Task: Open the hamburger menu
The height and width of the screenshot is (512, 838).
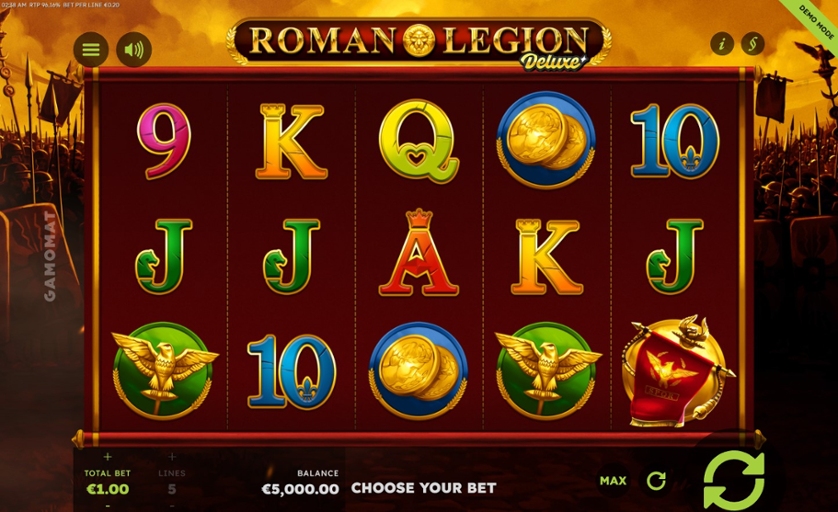Action: 91,49
